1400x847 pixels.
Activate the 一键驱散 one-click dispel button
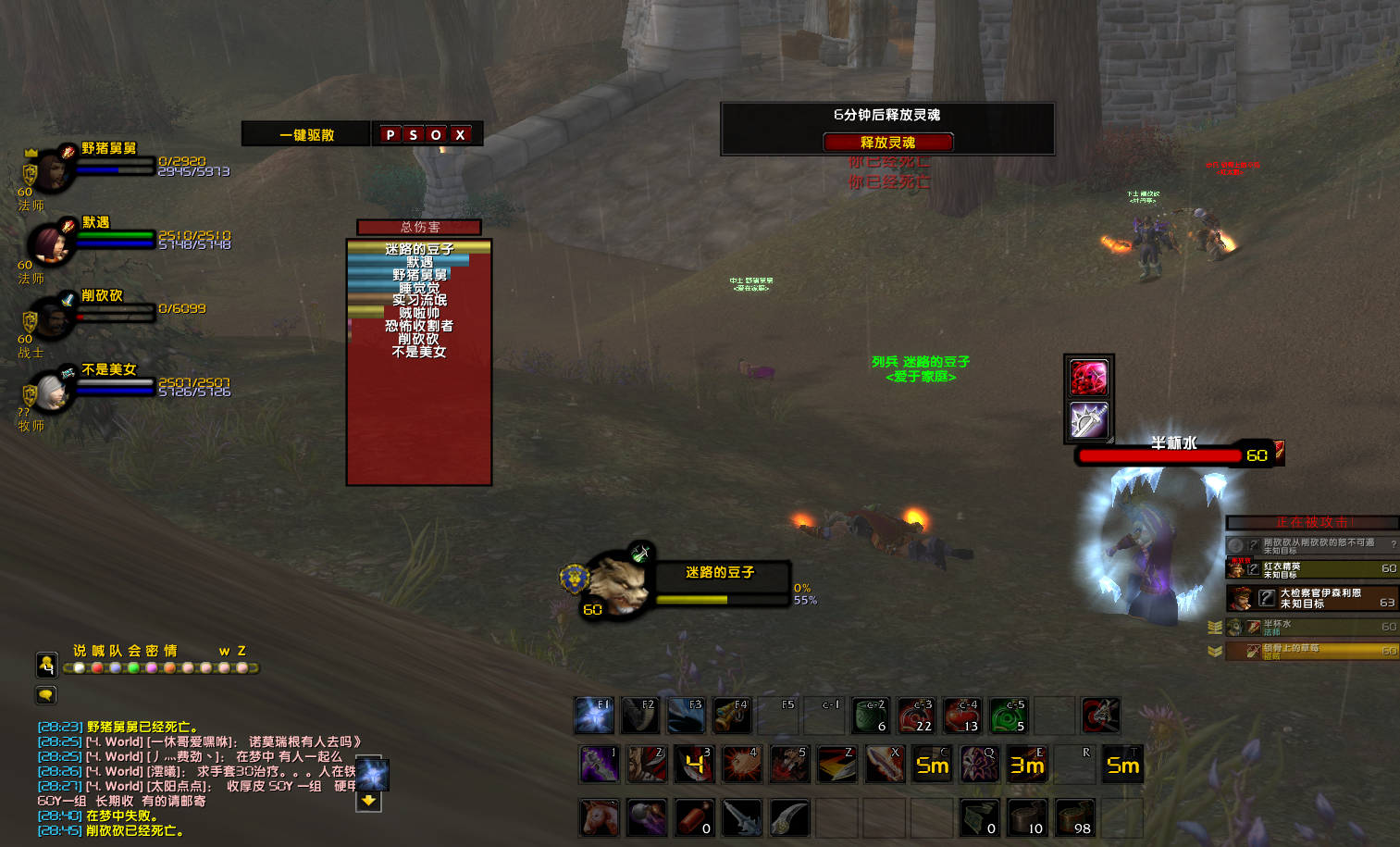(x=306, y=135)
